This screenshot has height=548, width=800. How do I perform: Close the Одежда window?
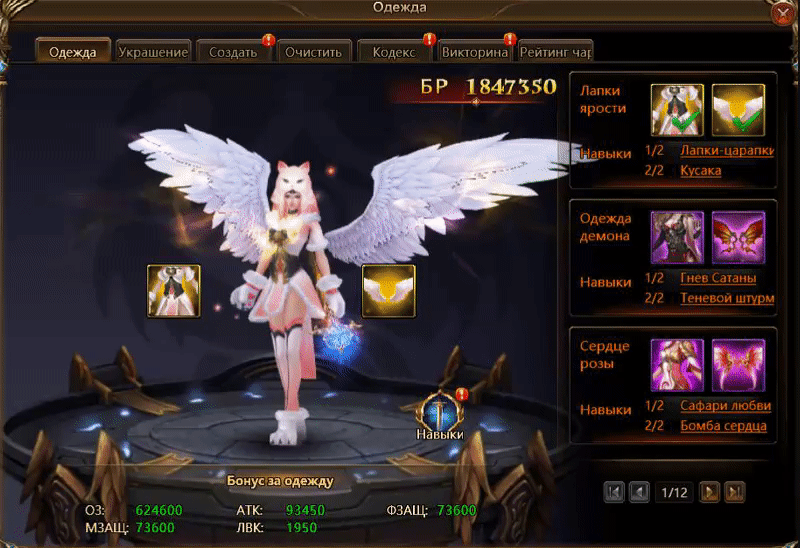tap(781, 13)
